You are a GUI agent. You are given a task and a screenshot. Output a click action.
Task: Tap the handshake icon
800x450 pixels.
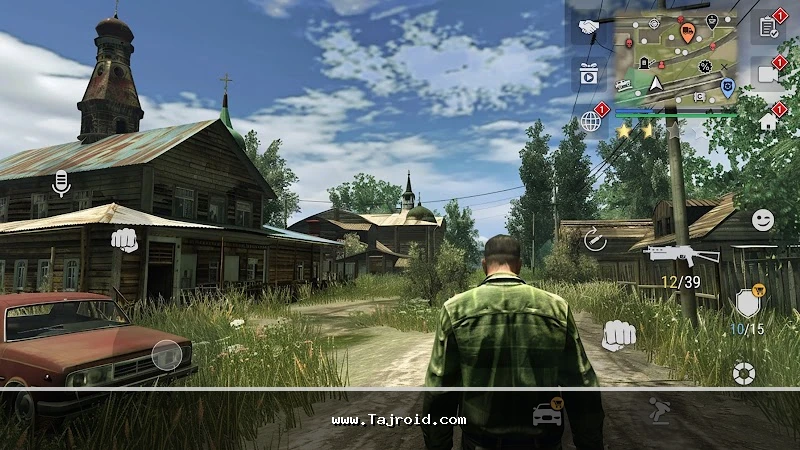[x=589, y=27]
